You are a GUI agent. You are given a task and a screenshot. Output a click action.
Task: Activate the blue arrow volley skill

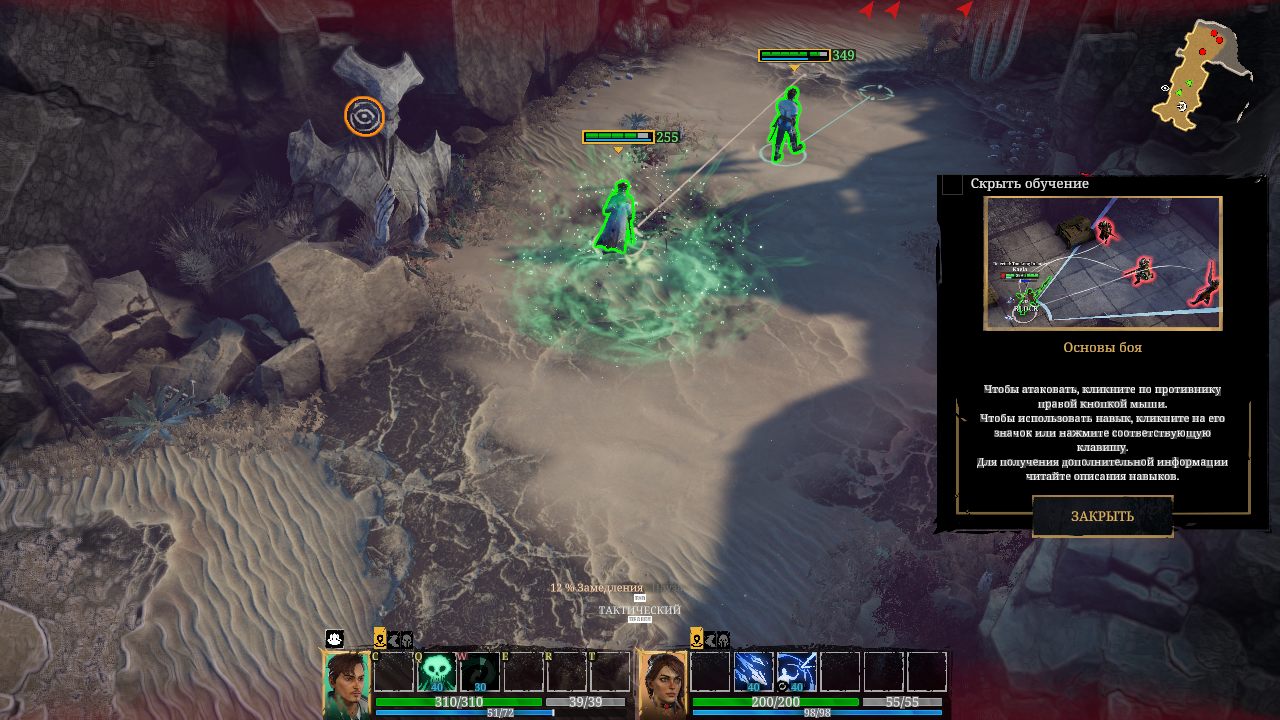[753, 672]
